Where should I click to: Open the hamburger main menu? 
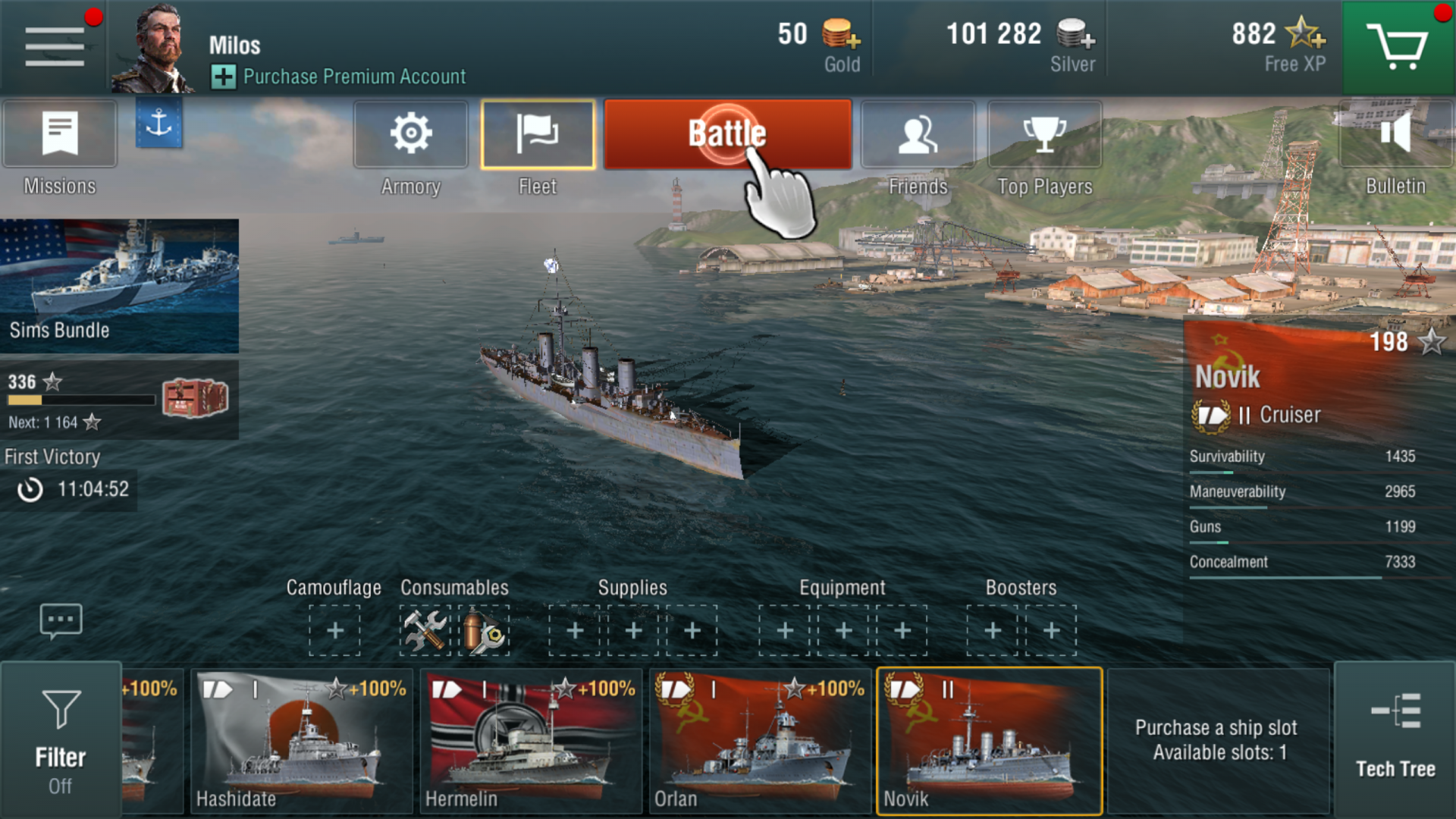55,47
